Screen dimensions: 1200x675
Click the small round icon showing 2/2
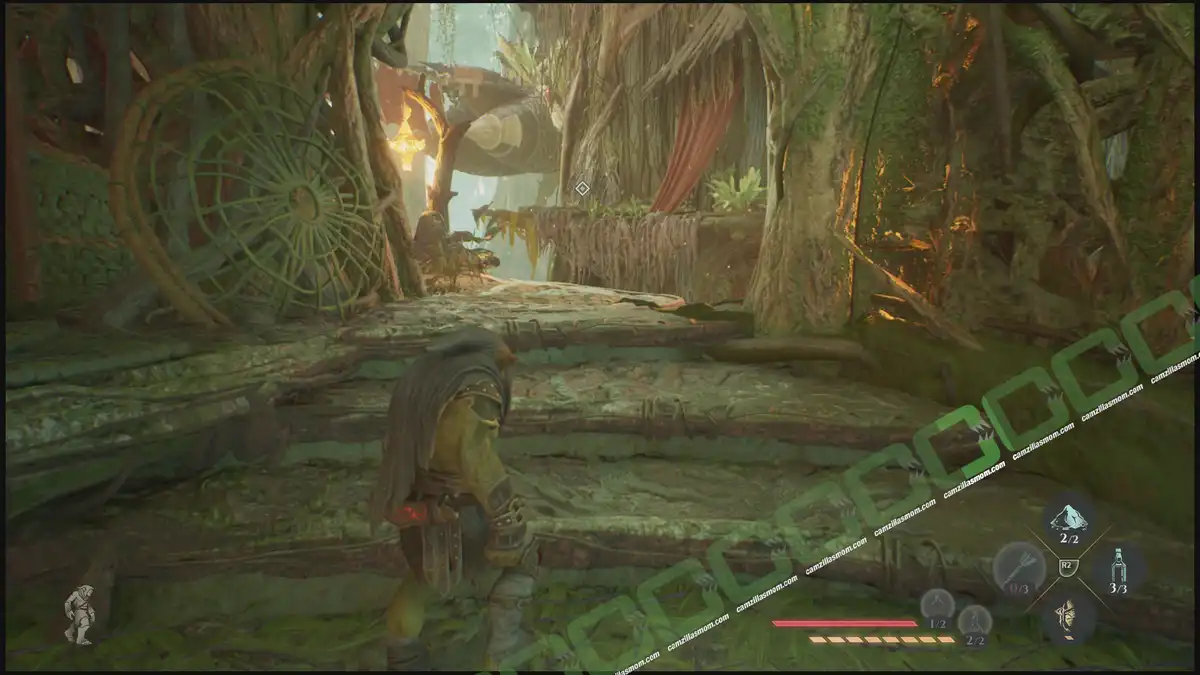click(x=974, y=621)
